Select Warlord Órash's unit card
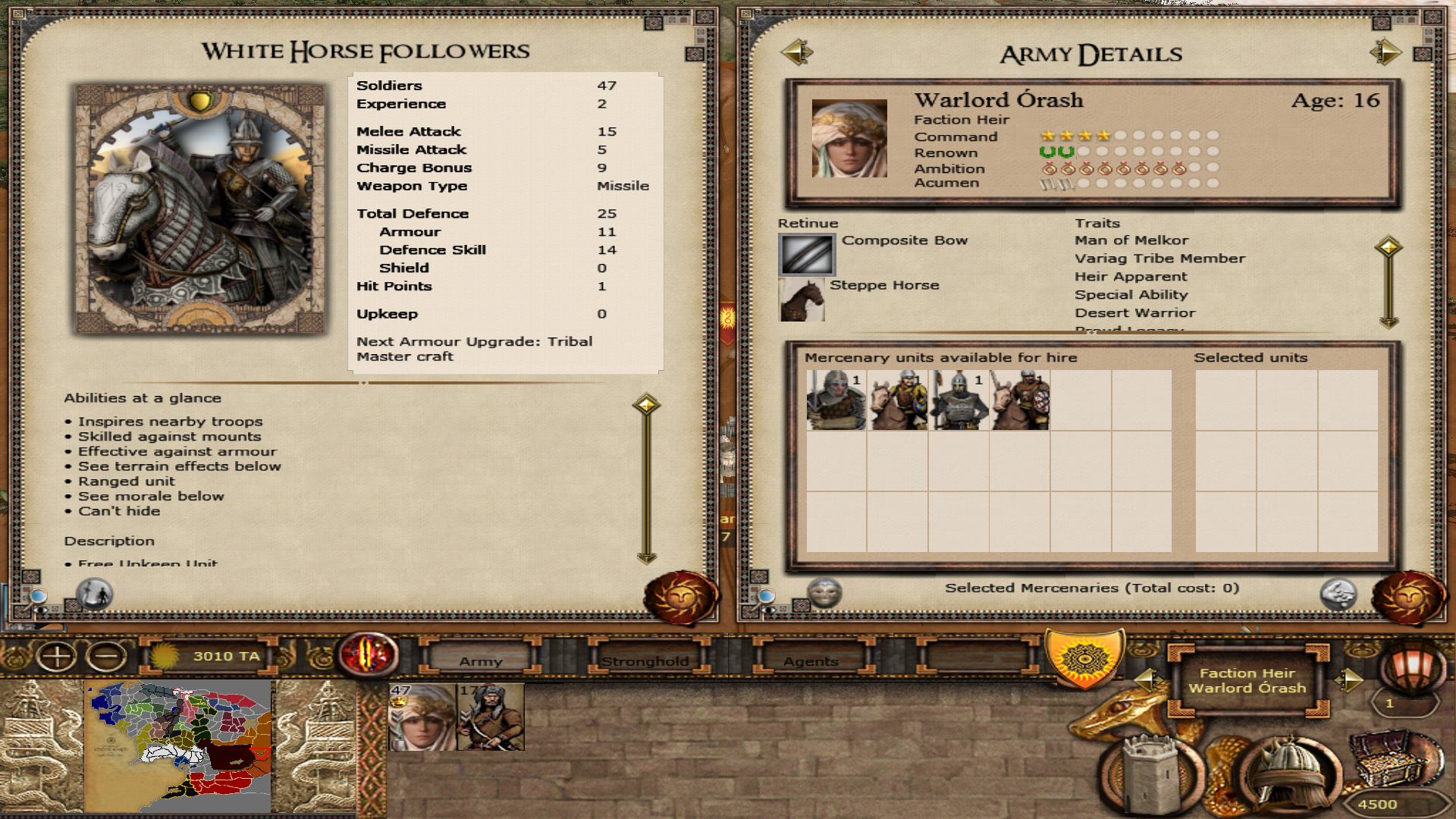Viewport: 1456px width, 819px height. 422,717
